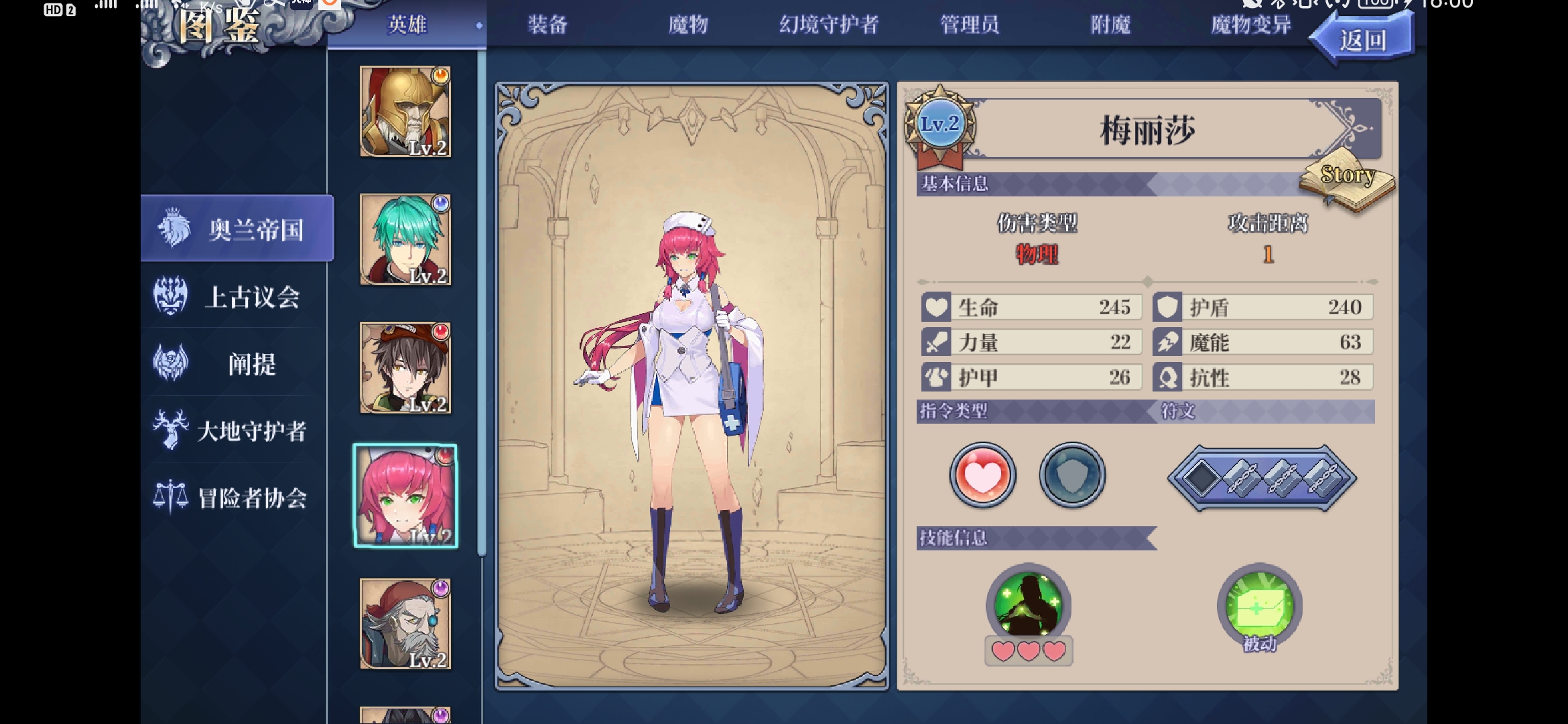Open the Story book for 梅丽莎
1568x724 pixels.
[x=1347, y=180]
